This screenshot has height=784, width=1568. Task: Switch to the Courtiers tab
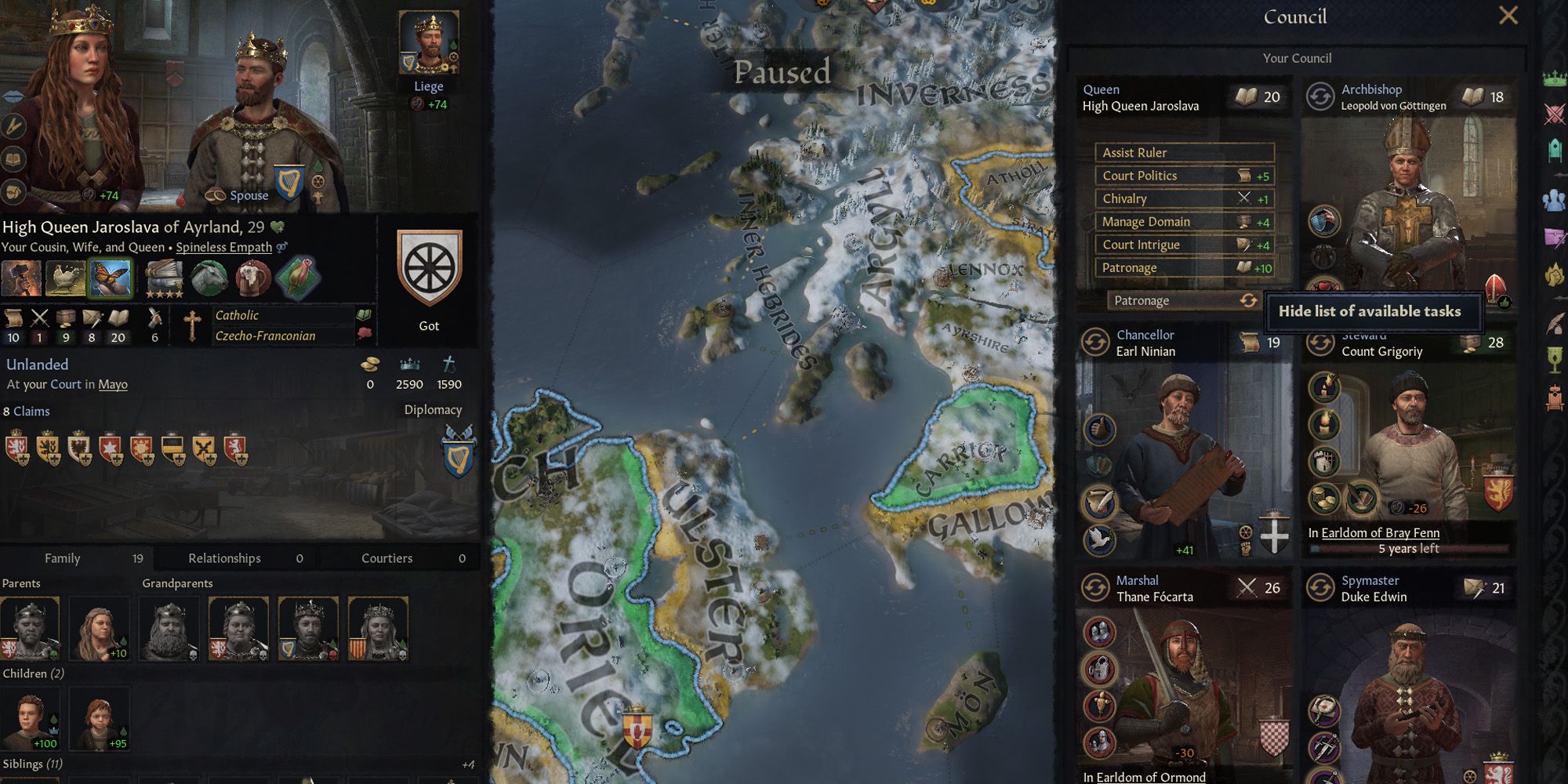tap(387, 558)
